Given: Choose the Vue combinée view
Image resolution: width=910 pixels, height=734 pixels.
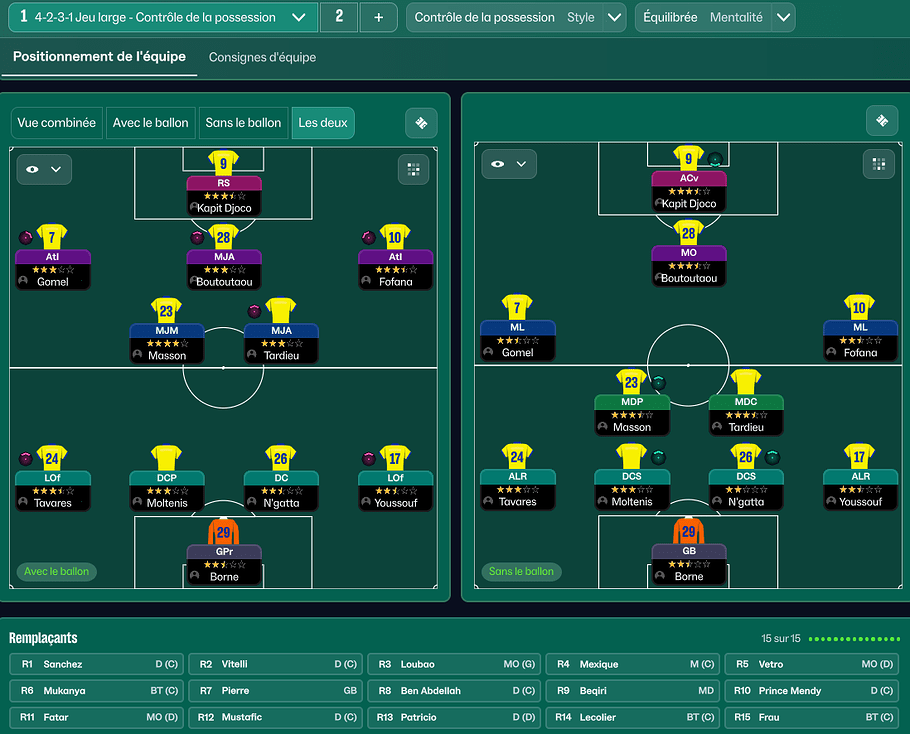Looking at the screenshot, I should tap(57, 123).
